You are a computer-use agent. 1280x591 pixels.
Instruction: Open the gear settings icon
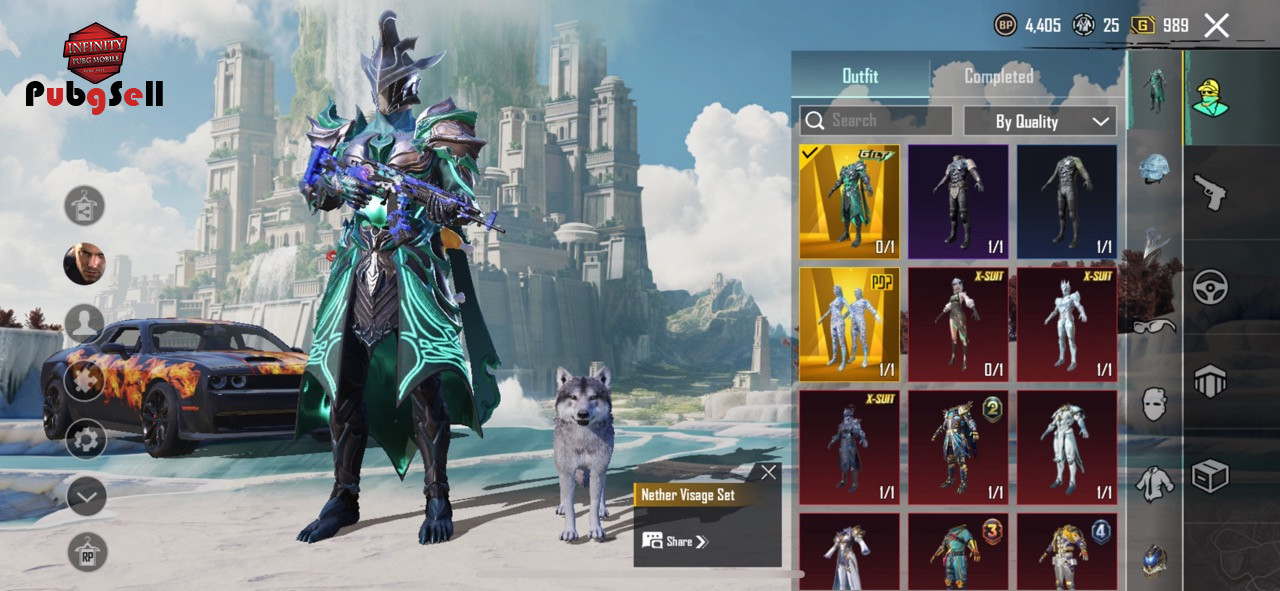pos(86,439)
